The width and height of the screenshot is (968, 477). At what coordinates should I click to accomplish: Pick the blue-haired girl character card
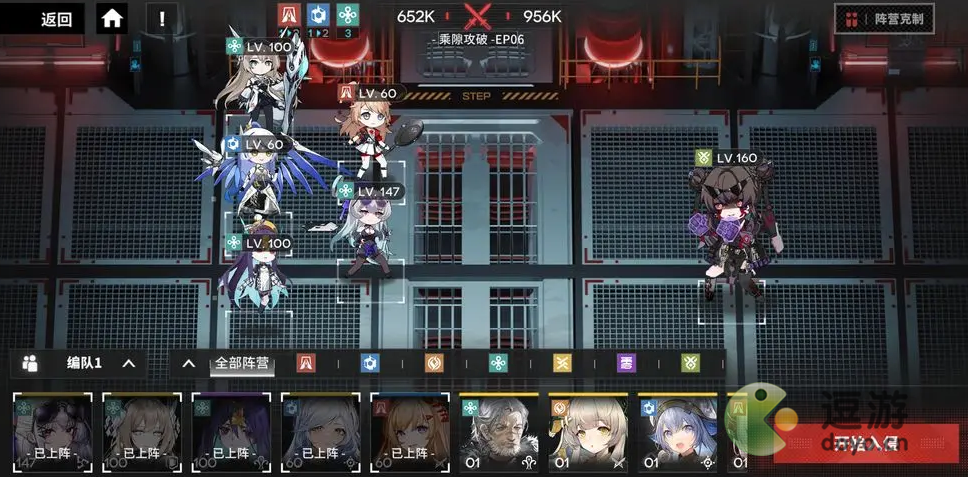(677, 432)
